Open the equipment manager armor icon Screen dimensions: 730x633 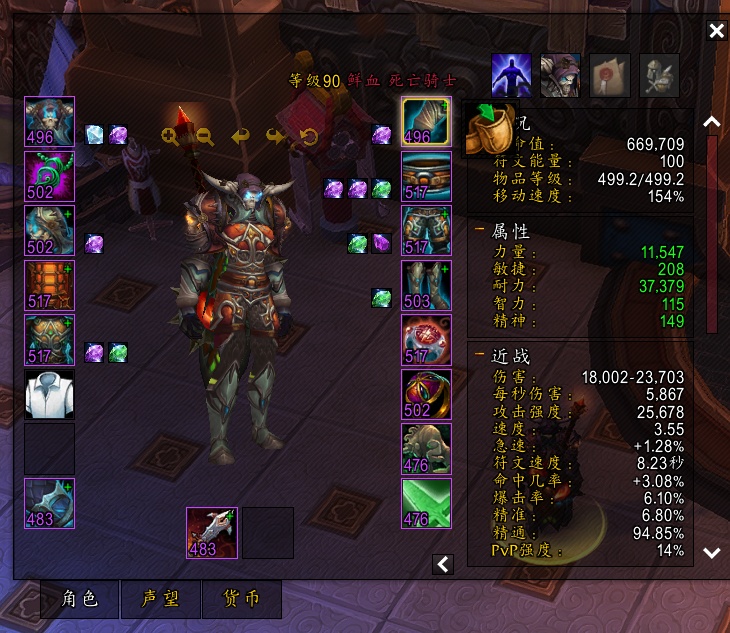point(659,75)
